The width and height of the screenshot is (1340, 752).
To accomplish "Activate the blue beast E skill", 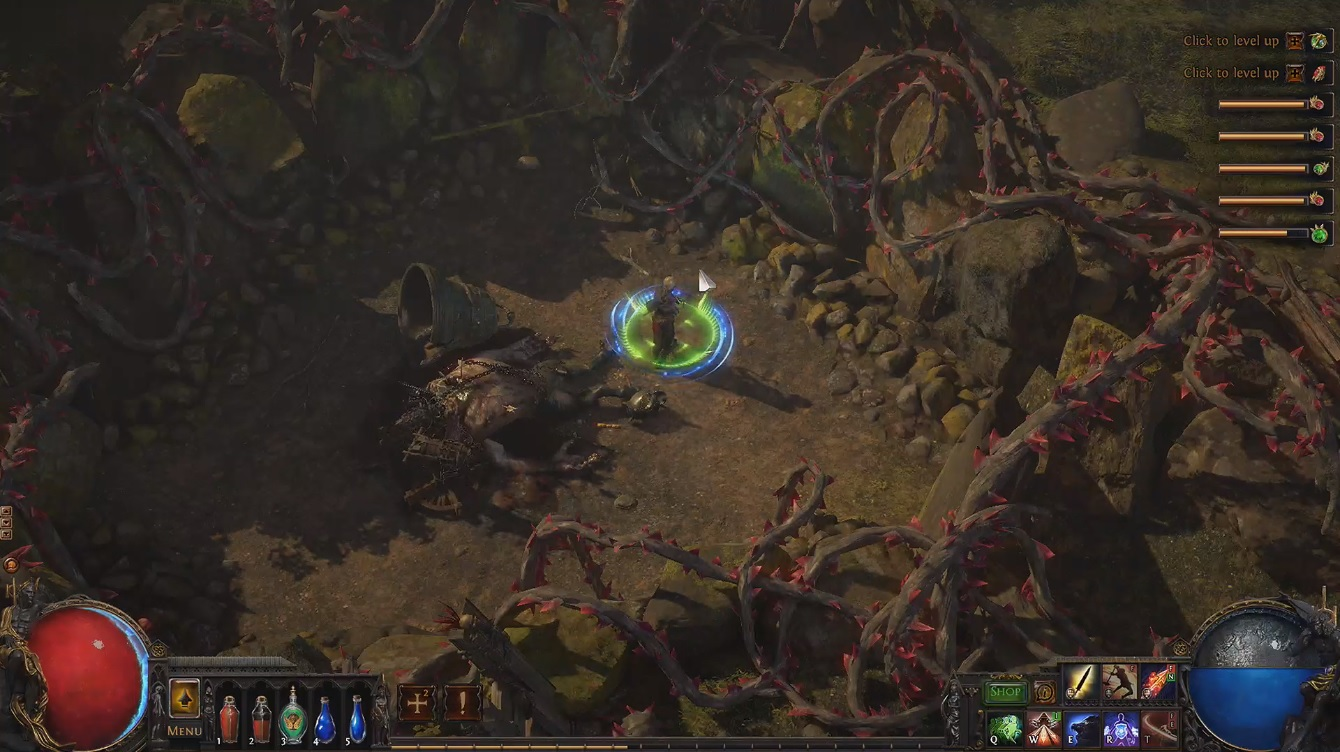I will [x=1082, y=730].
